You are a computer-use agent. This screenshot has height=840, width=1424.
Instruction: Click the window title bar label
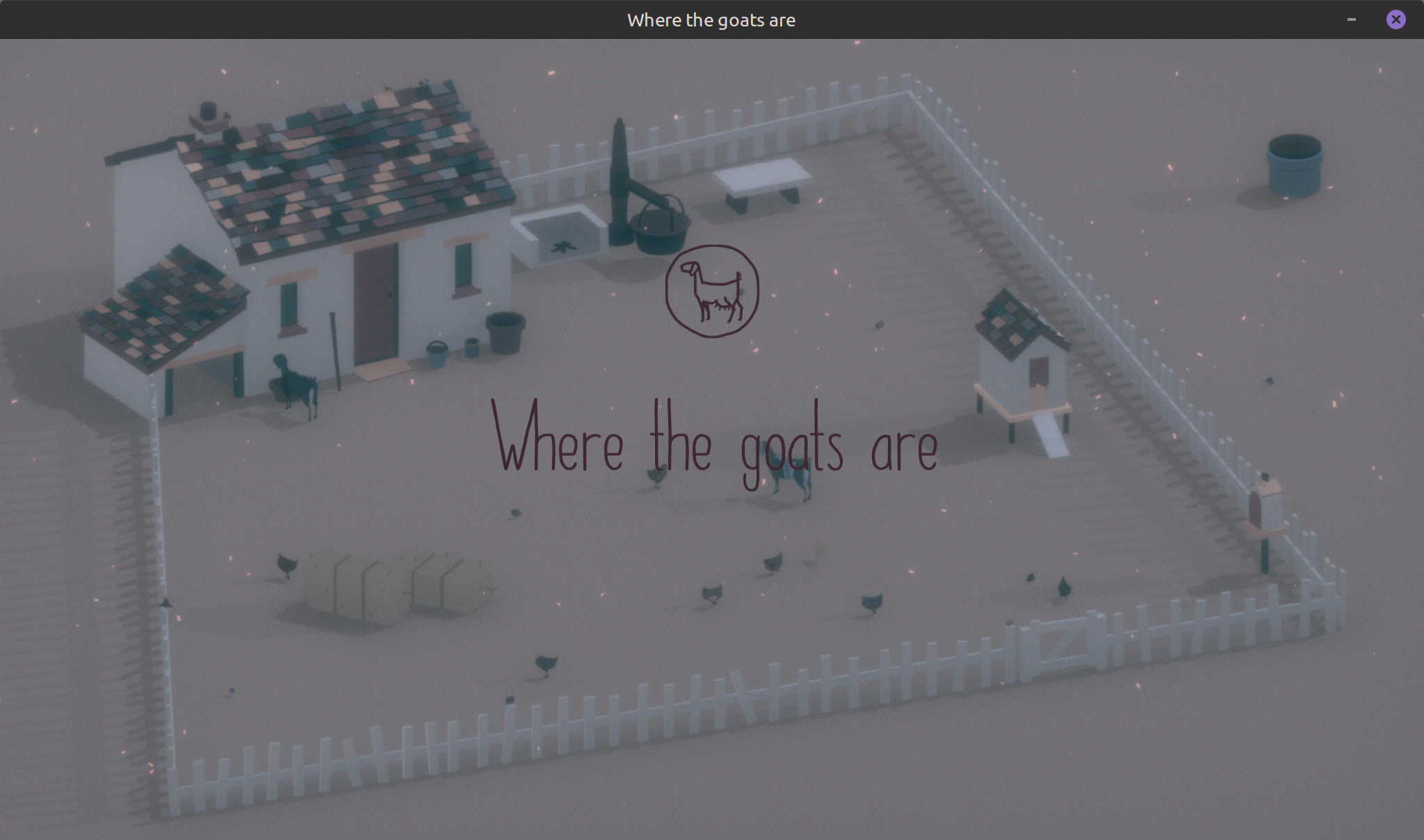pyautogui.click(x=710, y=19)
